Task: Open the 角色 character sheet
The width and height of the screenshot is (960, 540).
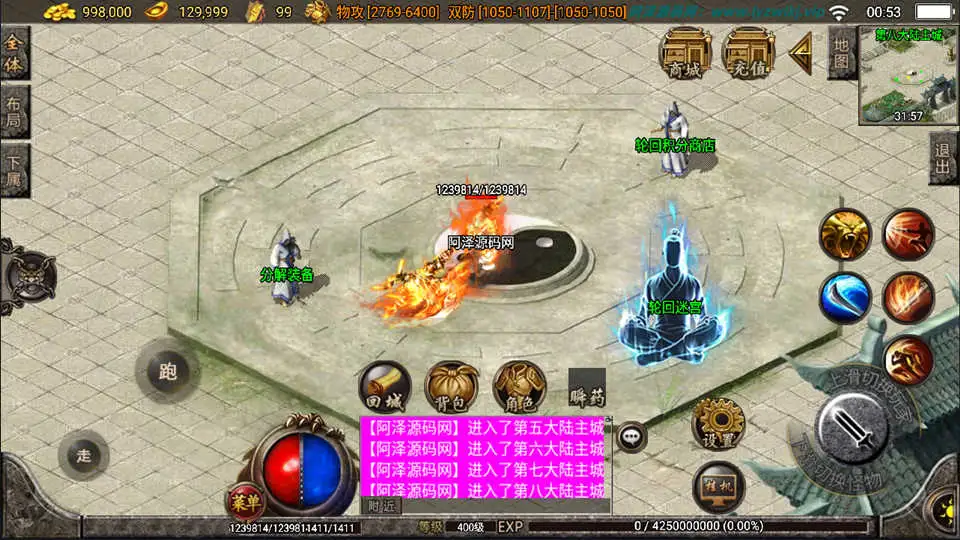Action: 519,387
